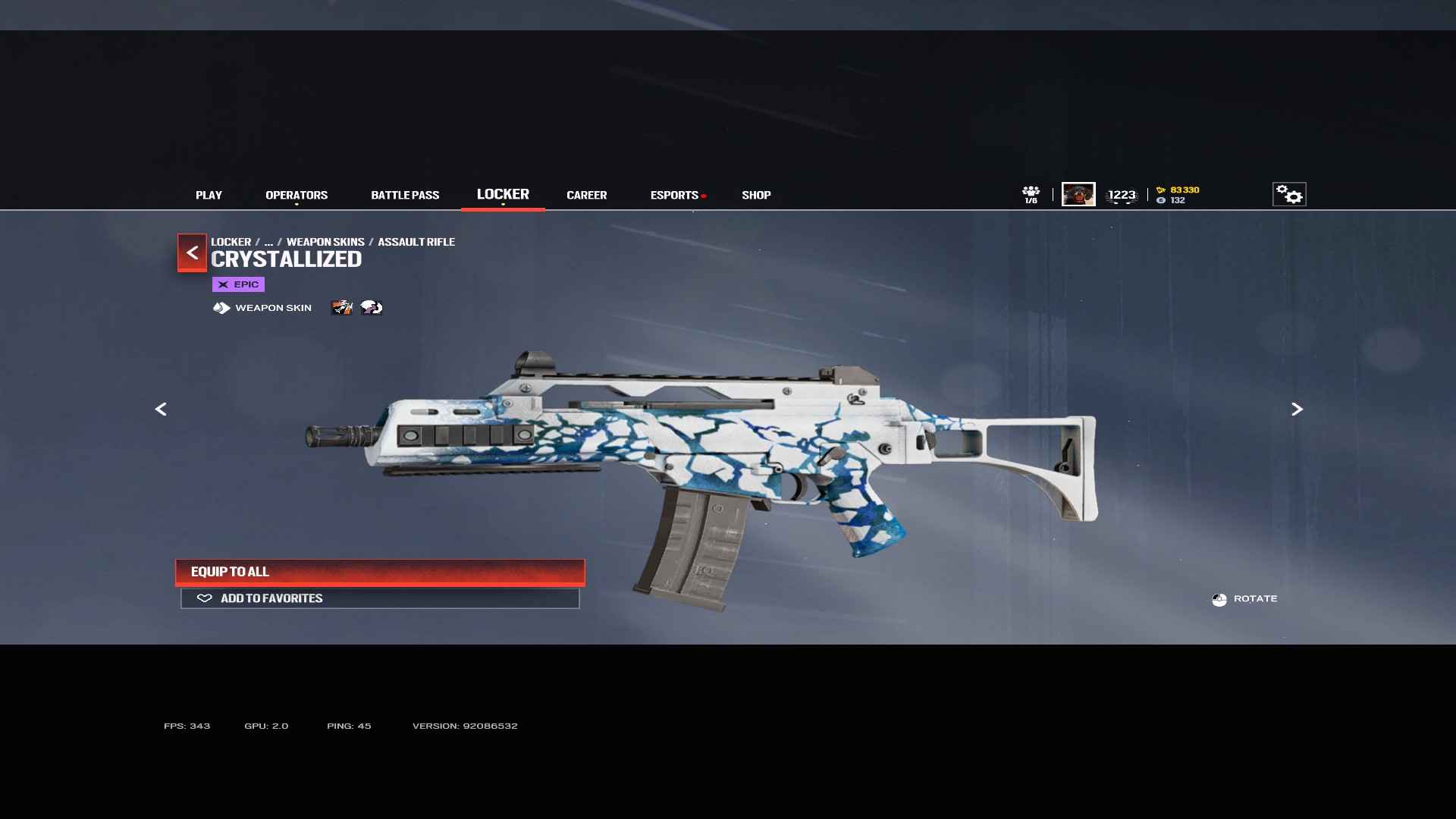1456x819 pixels.
Task: Open the Esports tab
Action: (674, 195)
